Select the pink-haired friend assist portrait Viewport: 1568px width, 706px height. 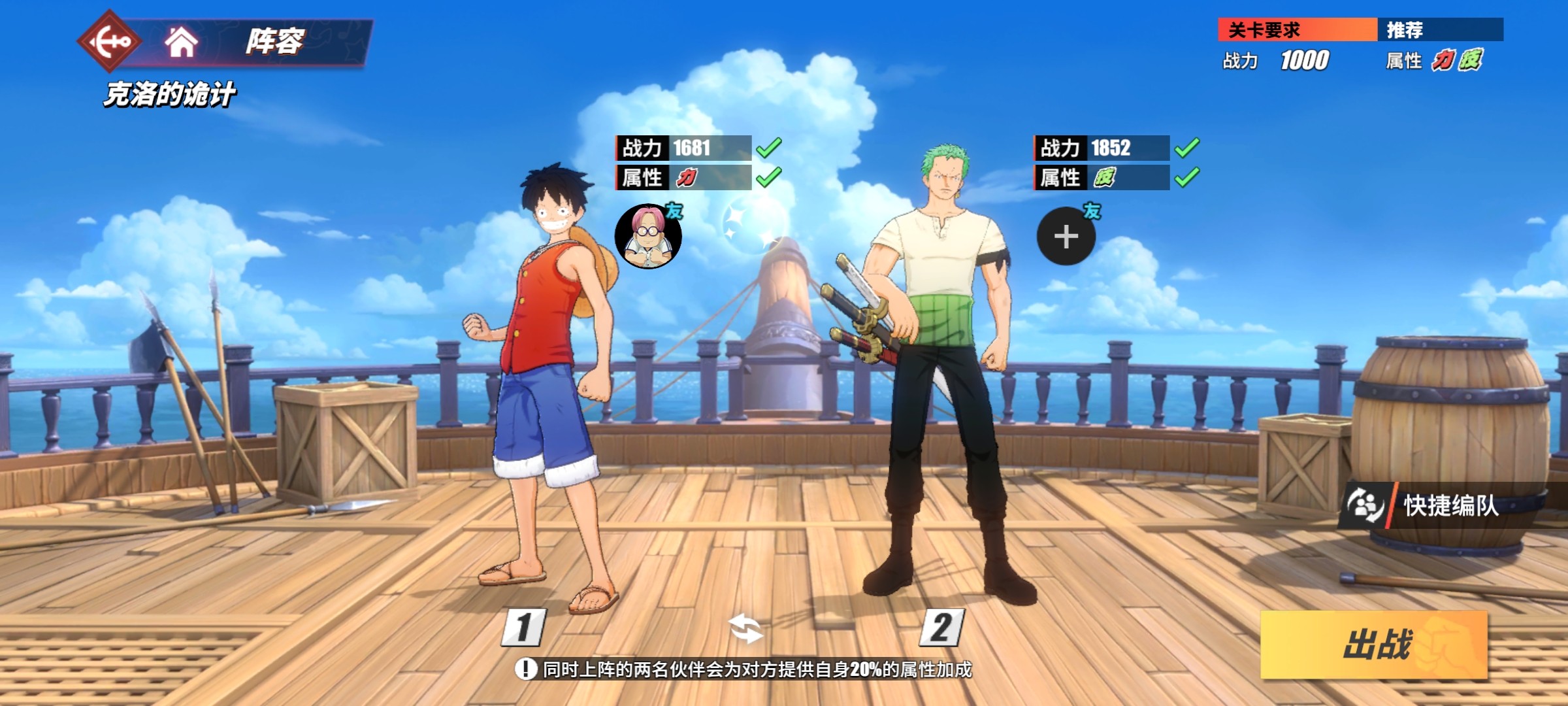coord(648,237)
